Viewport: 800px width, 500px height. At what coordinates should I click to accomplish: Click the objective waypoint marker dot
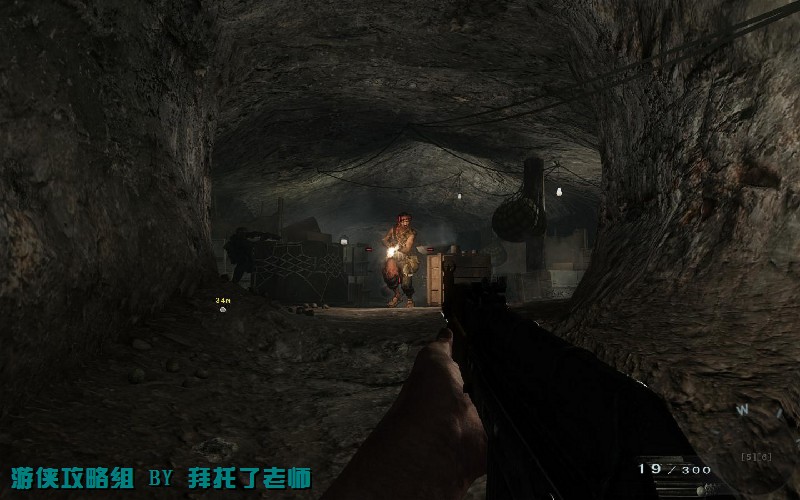(223, 309)
